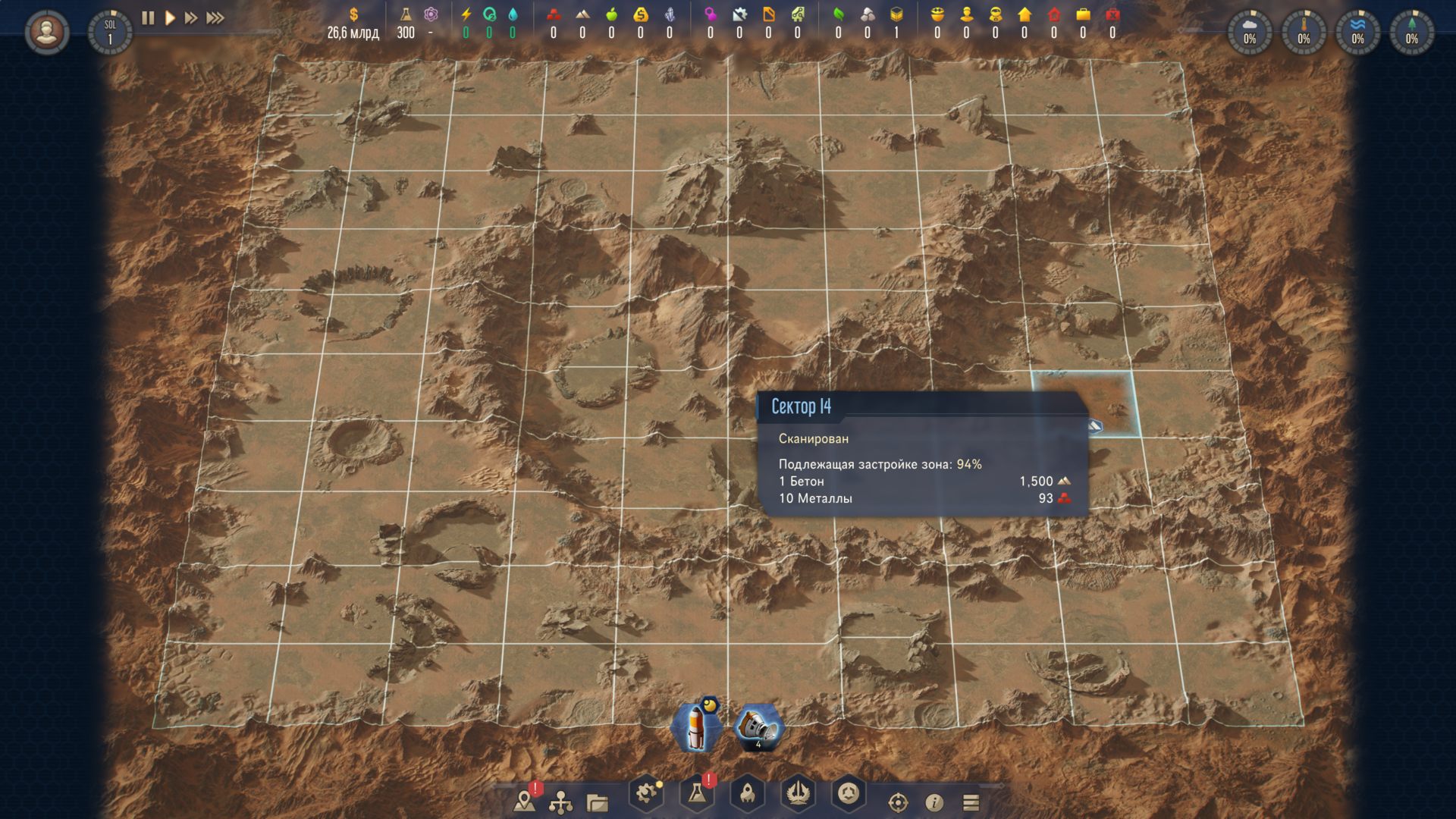Click the atmosphere cloud terraforming gauge
This screenshot has width=1456, height=819.
(x=1249, y=33)
